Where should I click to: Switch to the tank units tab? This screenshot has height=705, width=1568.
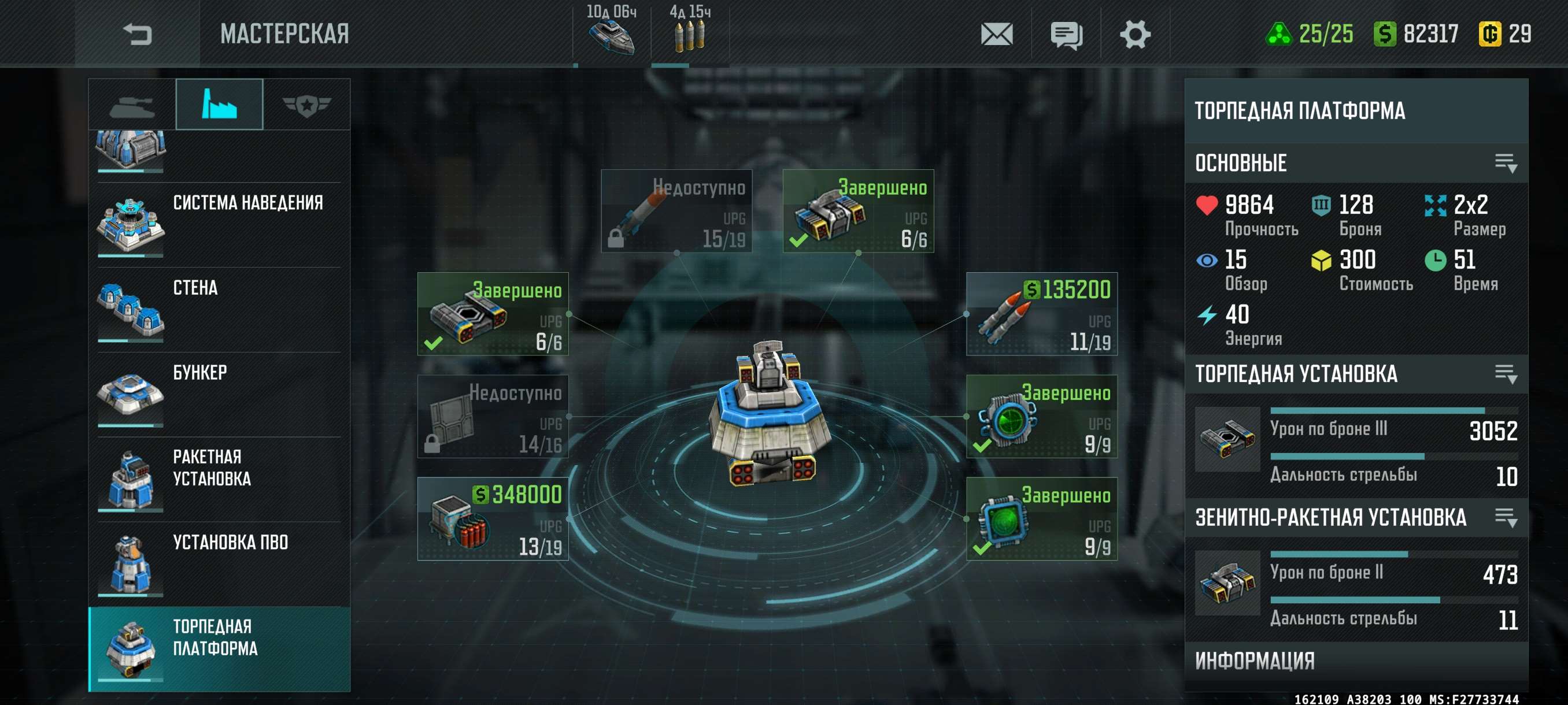[132, 105]
